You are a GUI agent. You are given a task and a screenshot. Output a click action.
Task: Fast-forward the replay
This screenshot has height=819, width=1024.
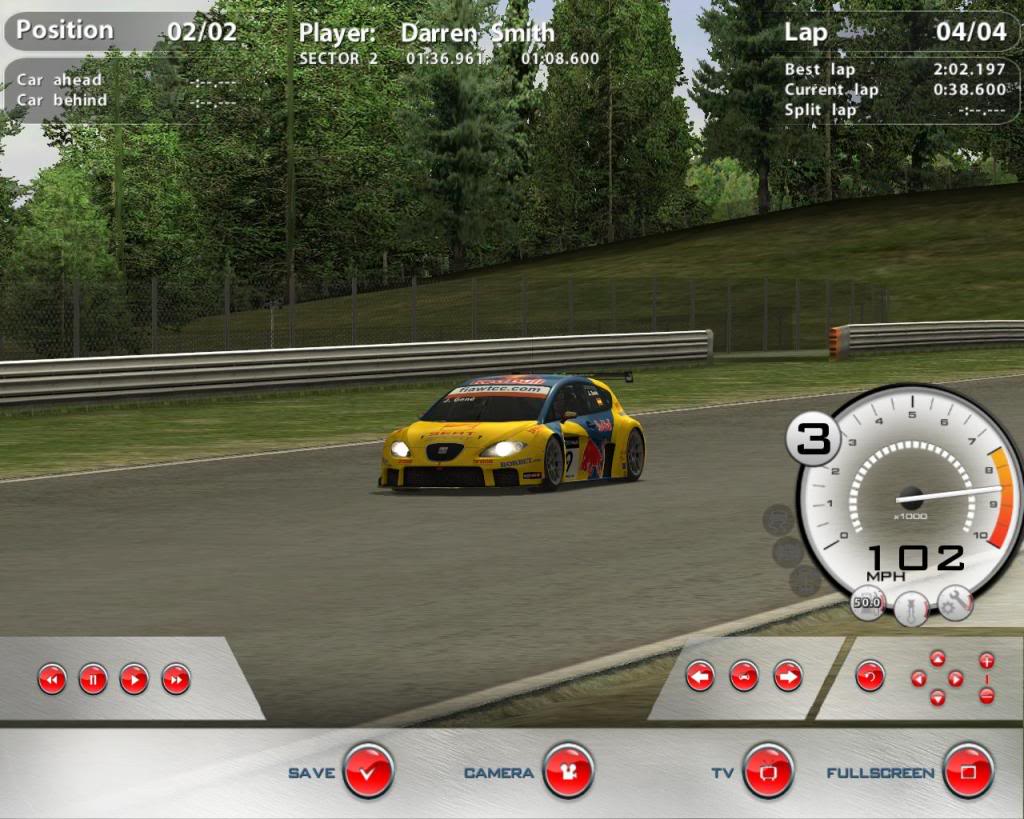point(176,680)
